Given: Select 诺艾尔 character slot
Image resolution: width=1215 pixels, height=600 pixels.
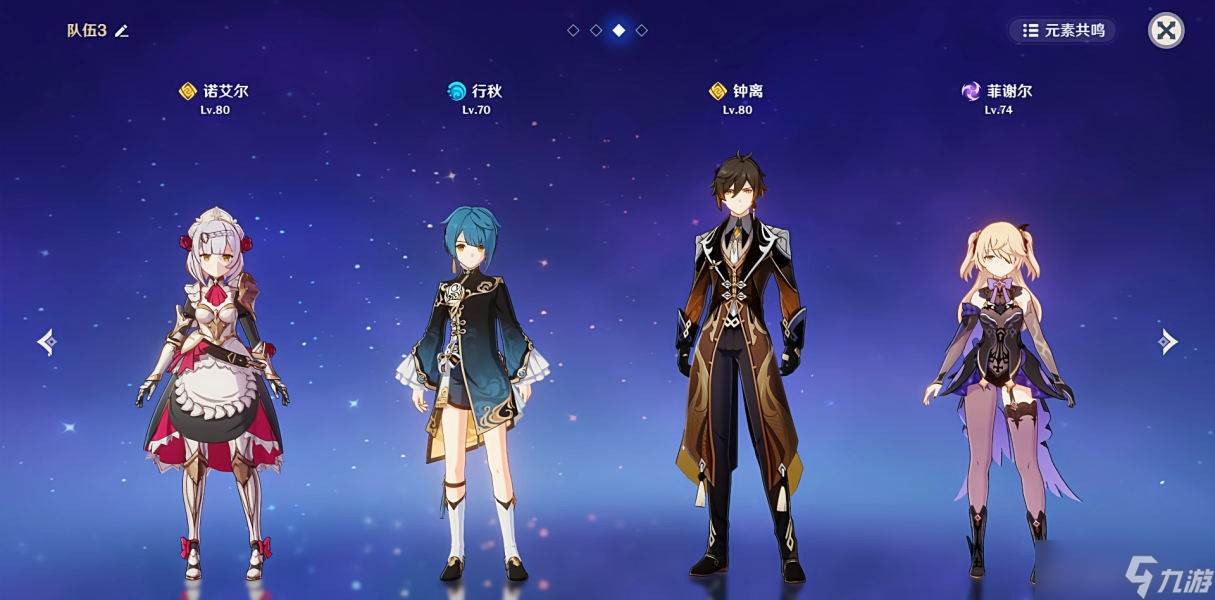Looking at the screenshot, I should coord(214,390).
